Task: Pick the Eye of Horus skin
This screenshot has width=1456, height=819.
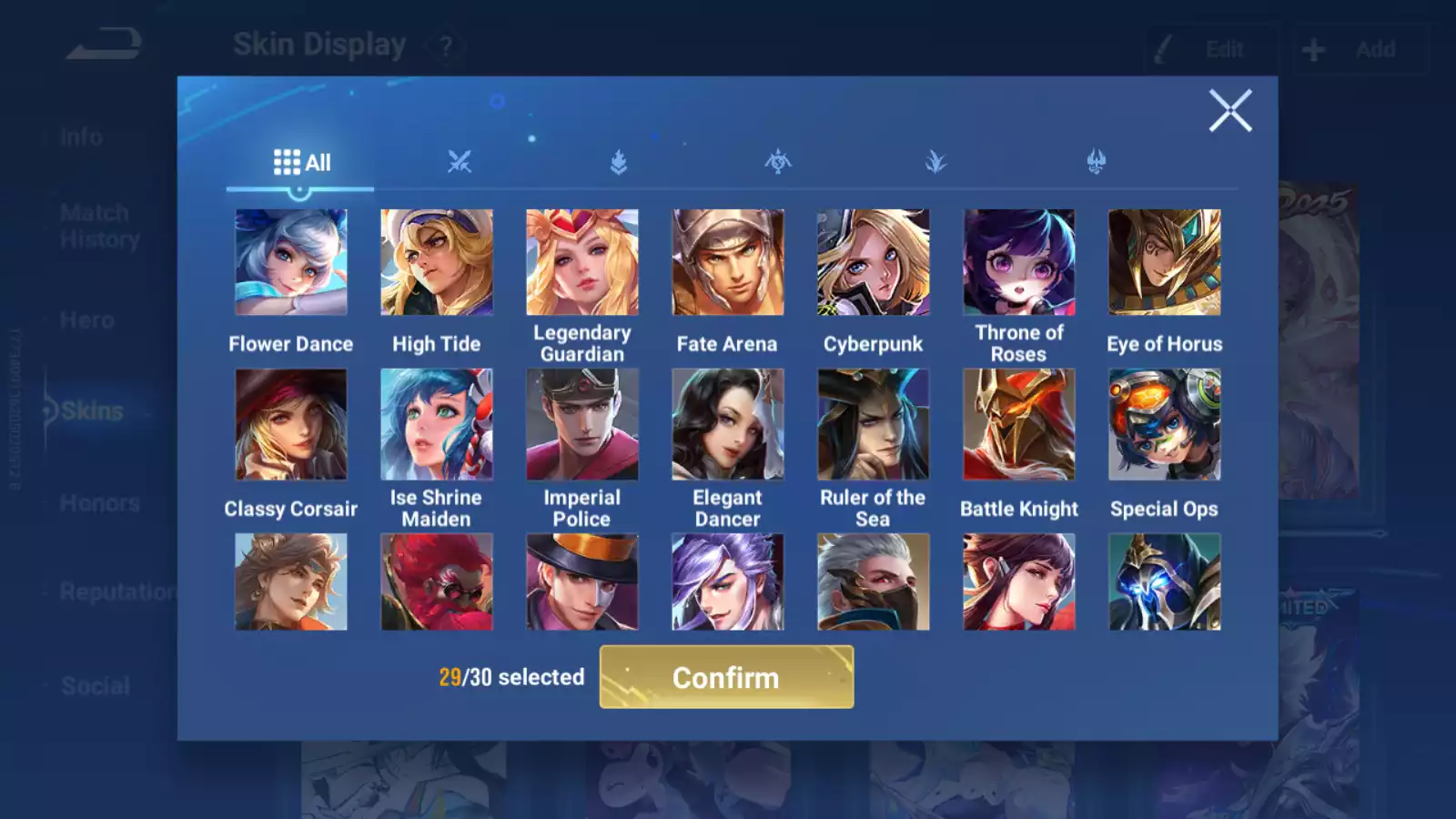Action: (x=1165, y=262)
